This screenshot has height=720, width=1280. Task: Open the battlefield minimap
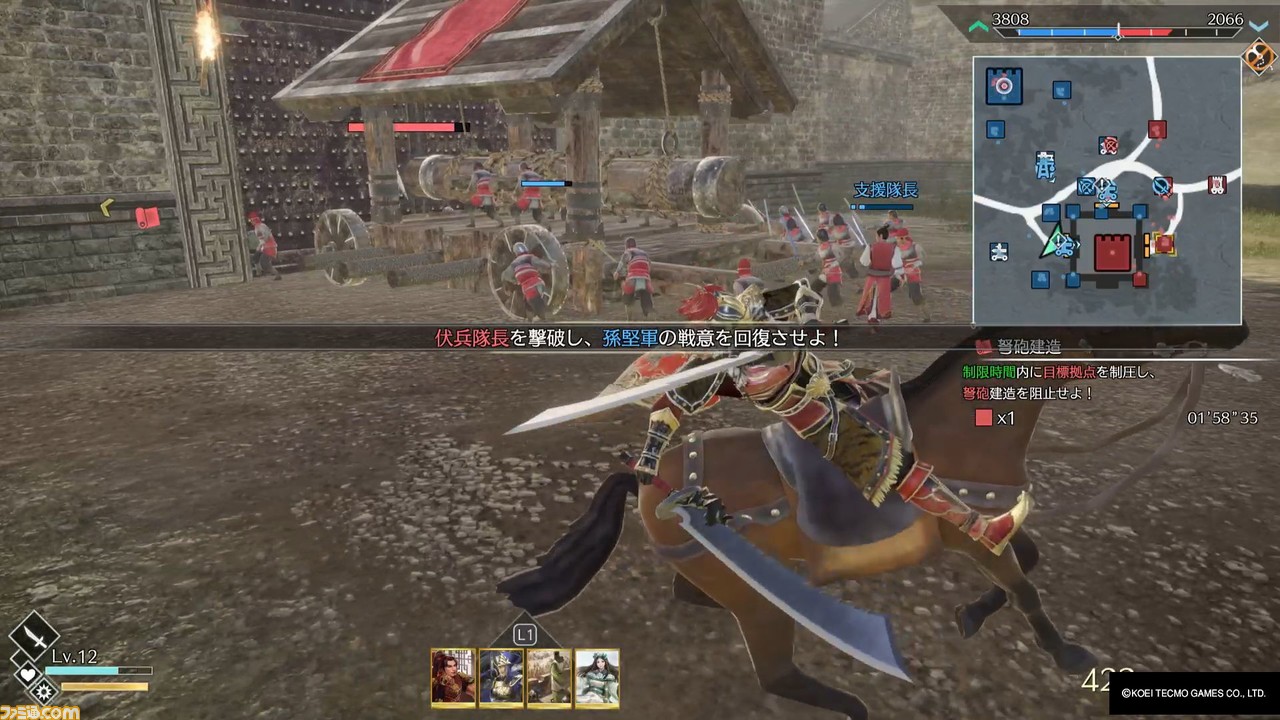click(1107, 190)
